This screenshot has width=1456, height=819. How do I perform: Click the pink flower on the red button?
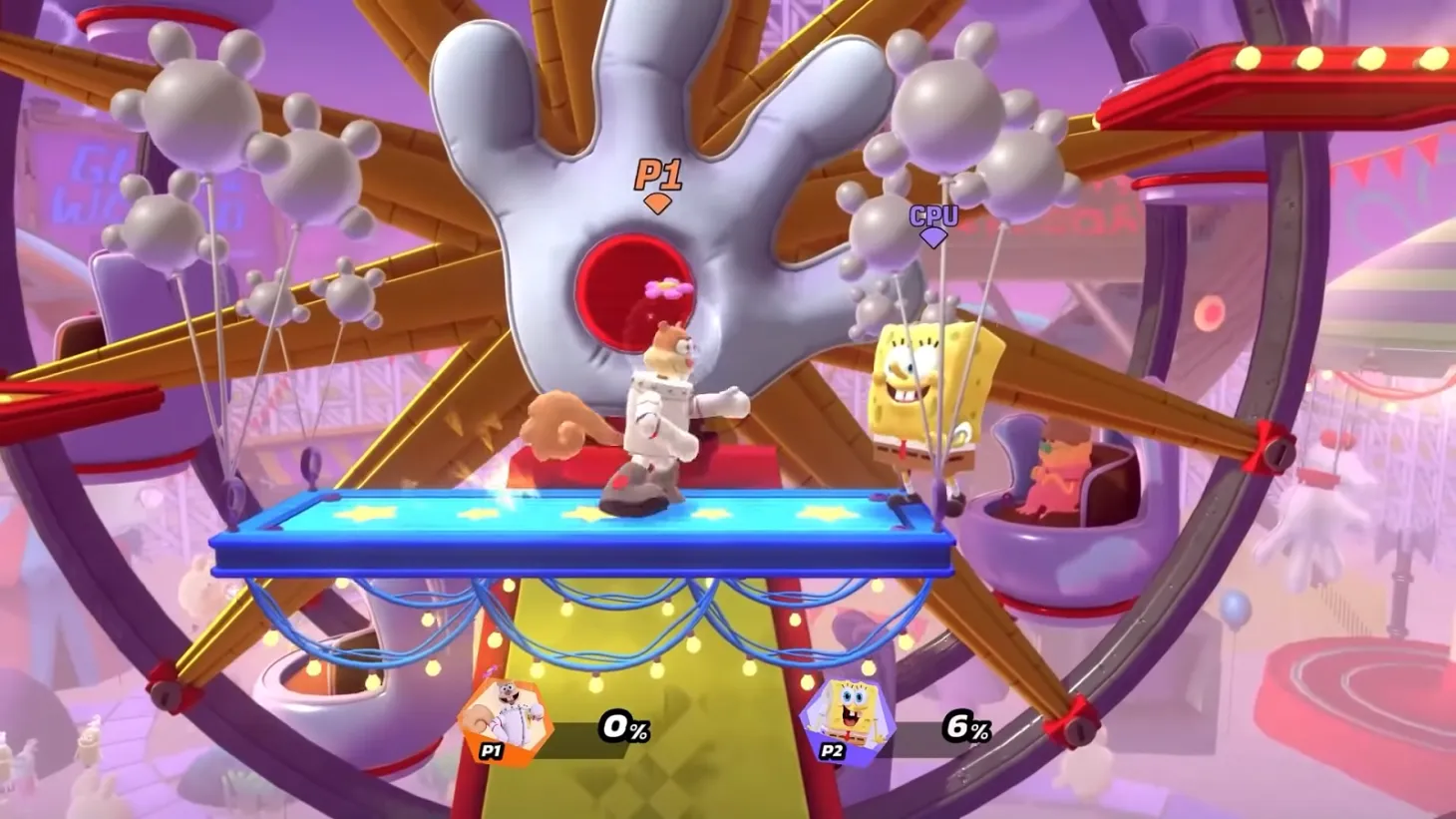point(666,288)
